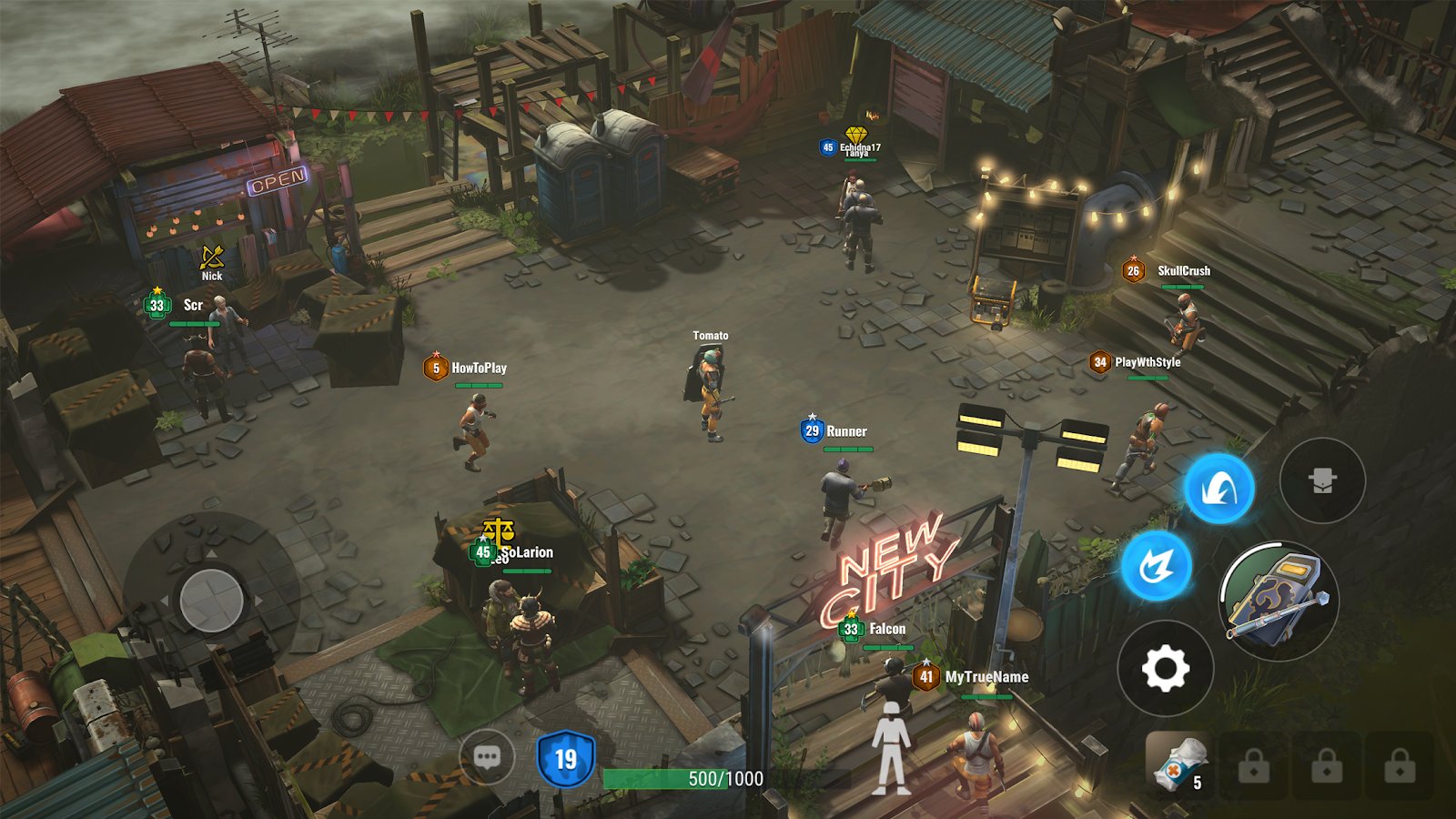
Task: Activate the lower blue dash skill
Action: coord(1157,566)
